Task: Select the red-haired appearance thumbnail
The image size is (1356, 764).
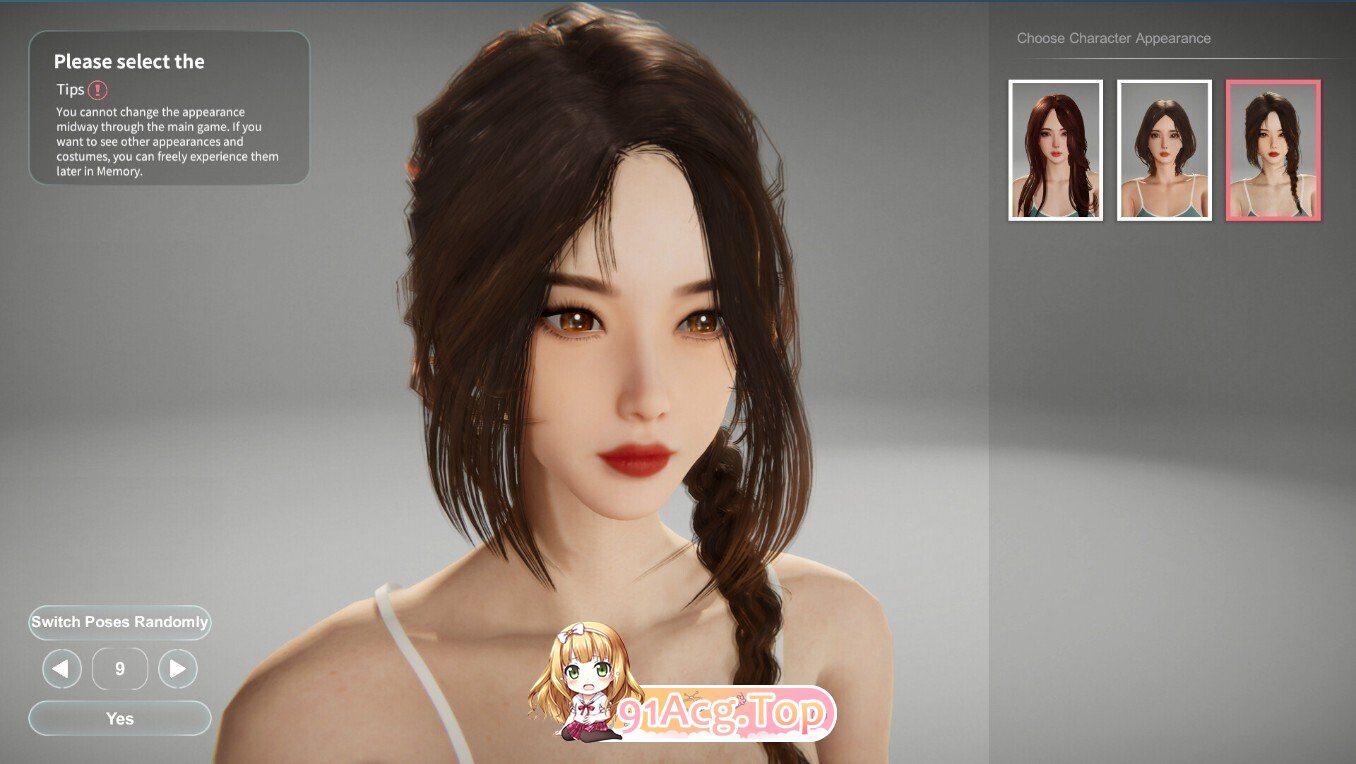Action: pos(1055,148)
